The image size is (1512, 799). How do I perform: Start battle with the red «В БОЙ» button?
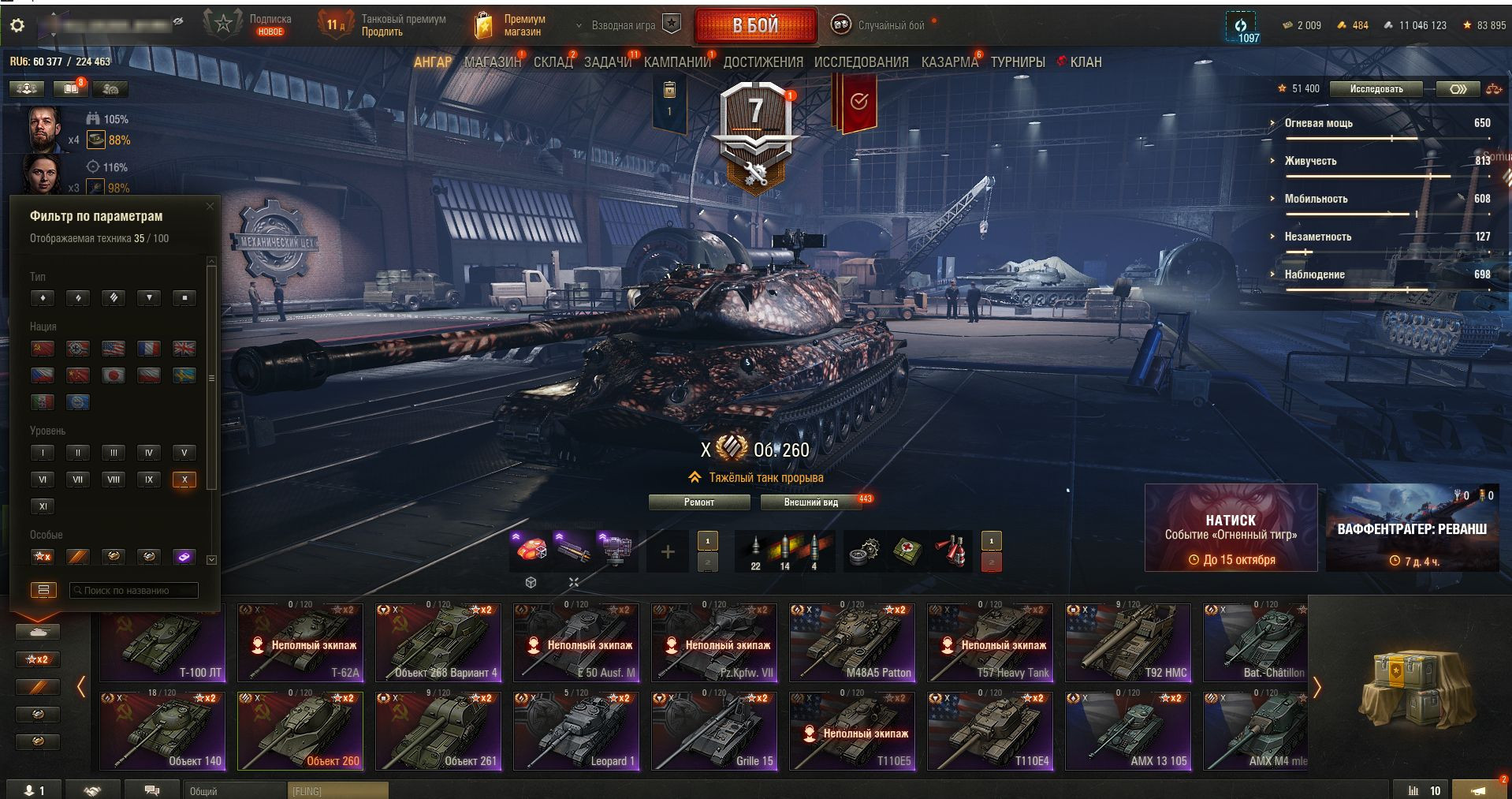pyautogui.click(x=755, y=26)
